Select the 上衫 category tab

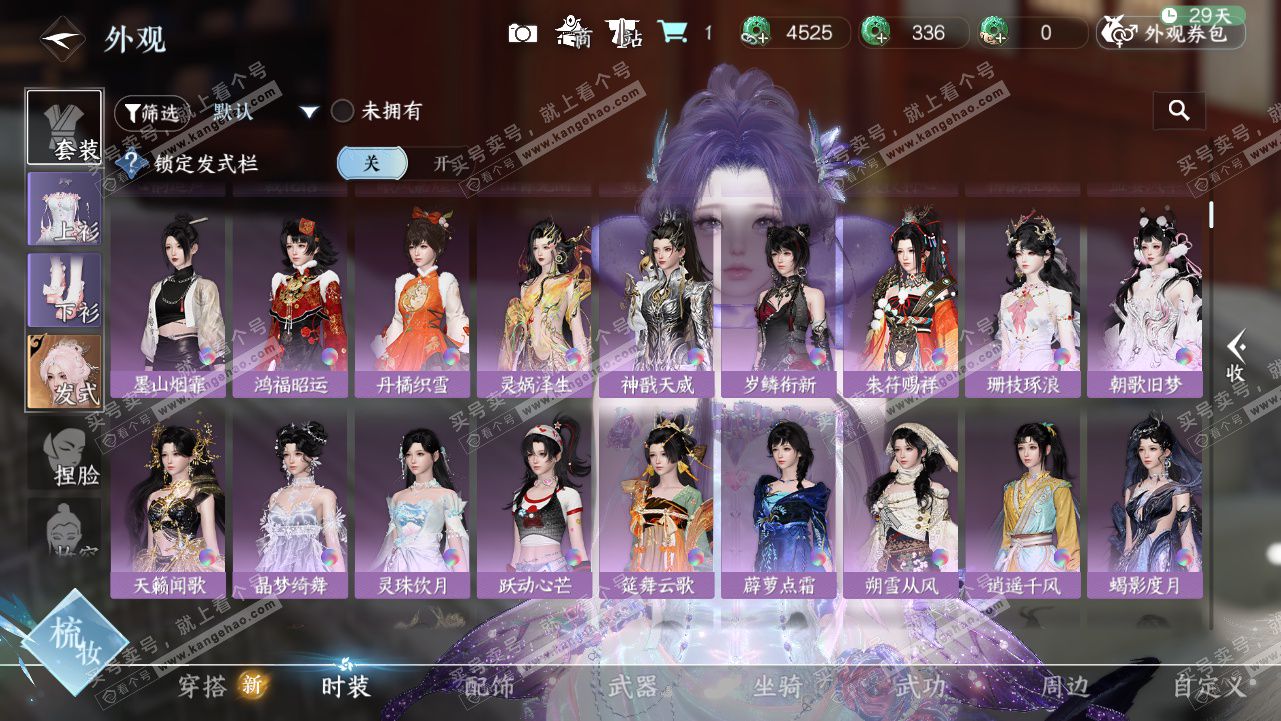65,208
